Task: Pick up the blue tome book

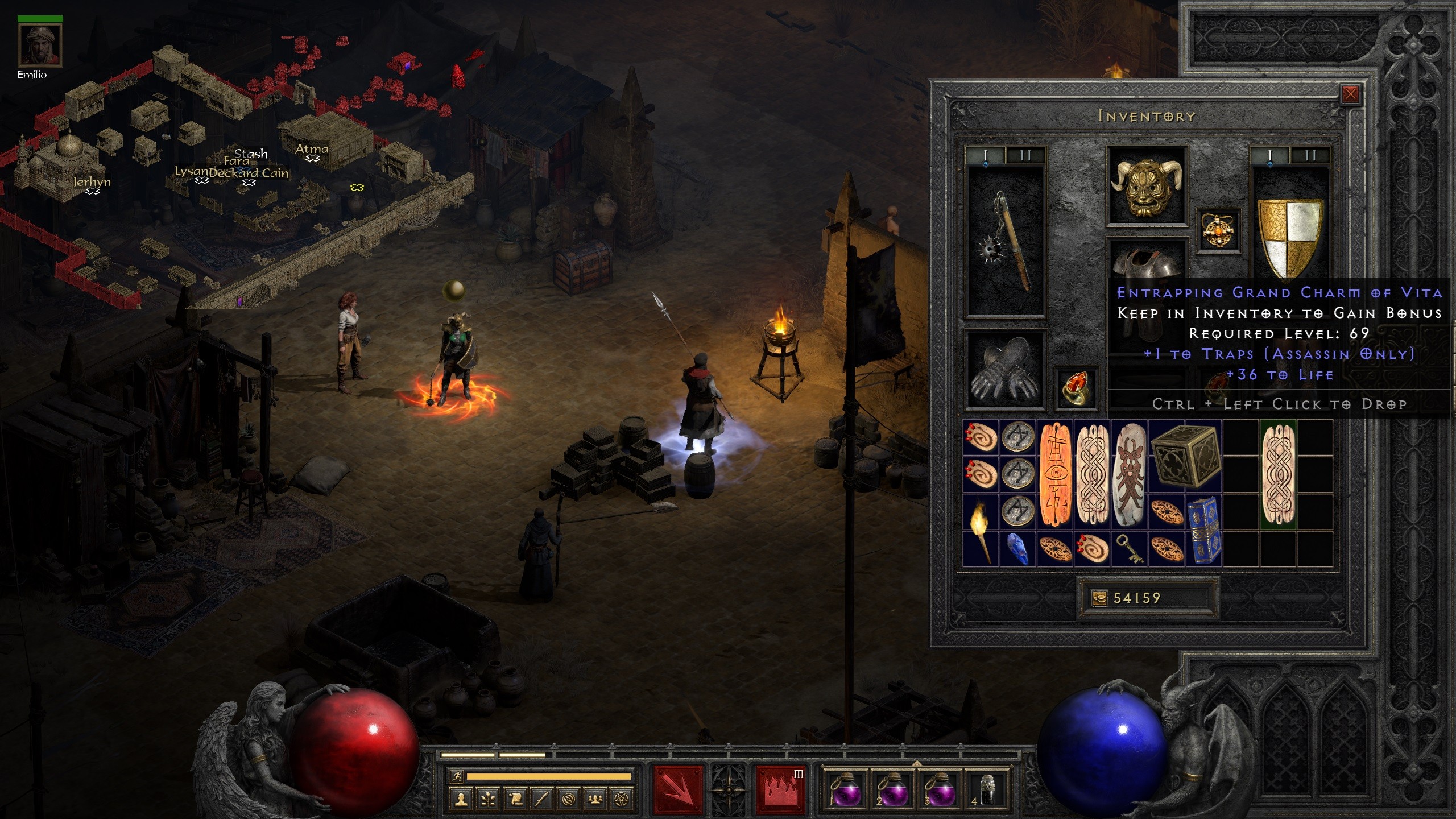Action: tap(1203, 529)
